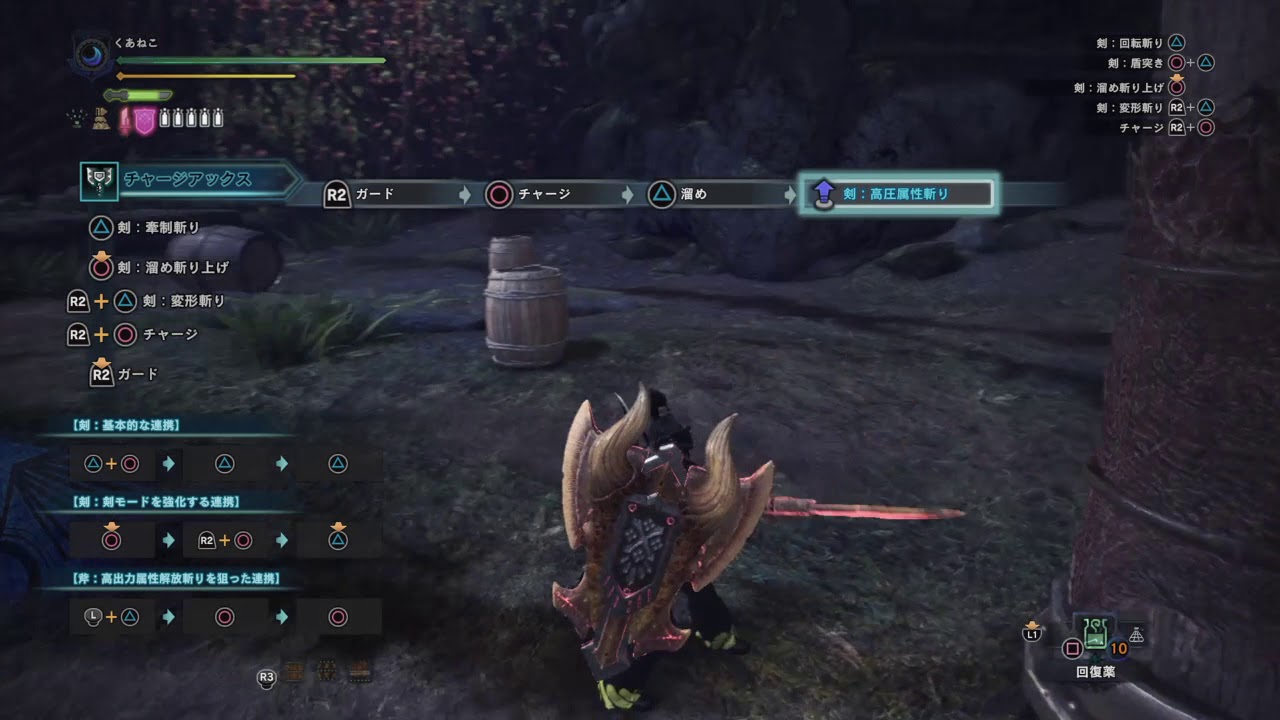Click the highlighted 剣：高圧属性斬り combo step
This screenshot has width=1280, height=720.
point(896,194)
